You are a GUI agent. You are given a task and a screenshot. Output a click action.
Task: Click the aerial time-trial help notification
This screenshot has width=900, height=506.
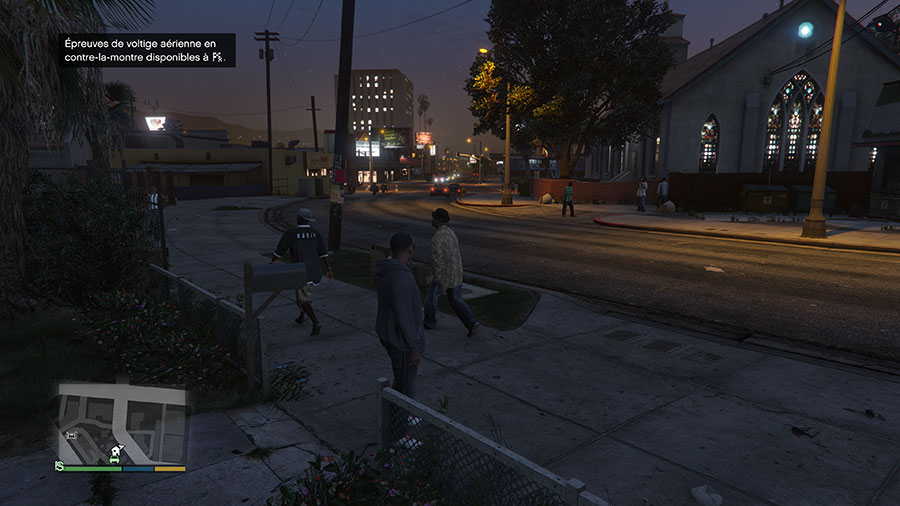[x=145, y=51]
